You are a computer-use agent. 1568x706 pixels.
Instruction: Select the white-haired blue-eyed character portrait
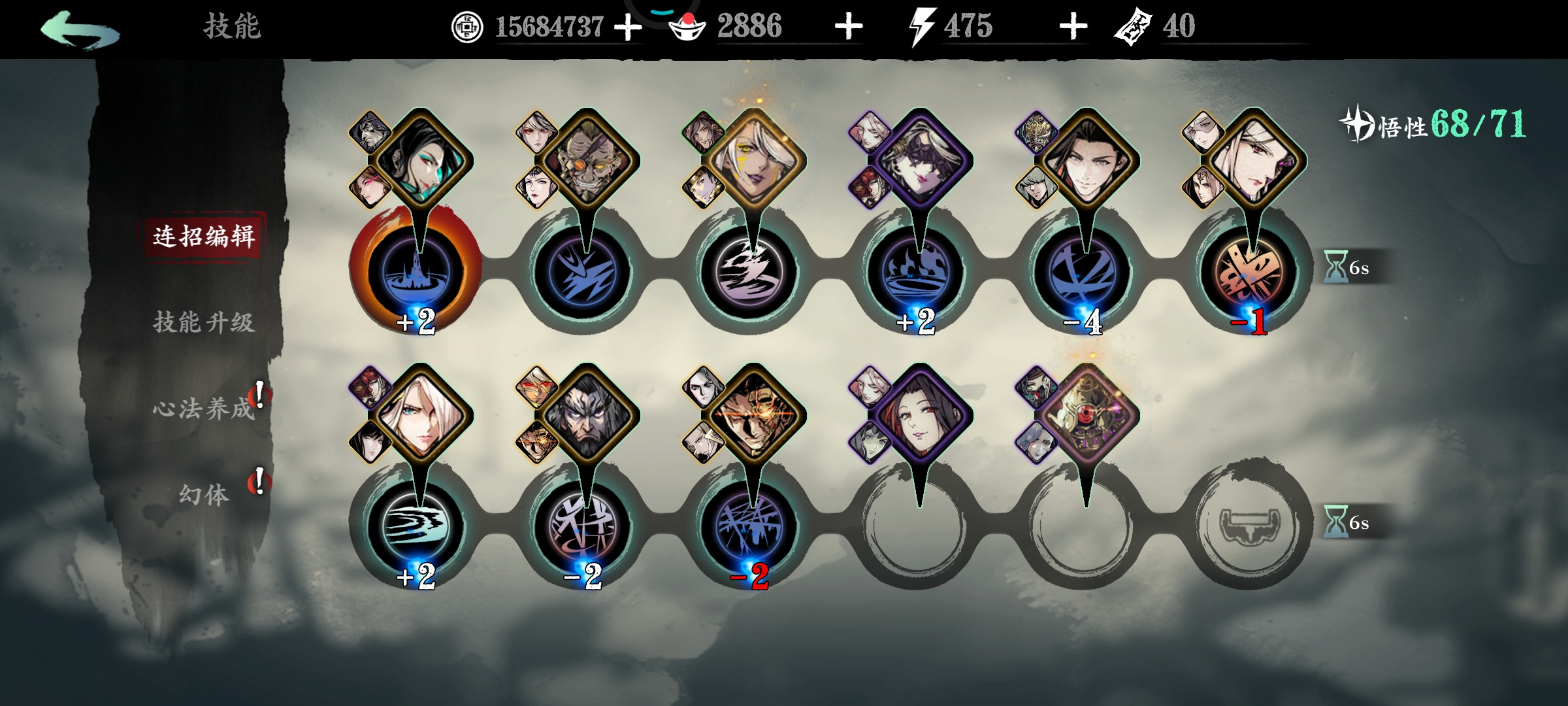(419, 416)
